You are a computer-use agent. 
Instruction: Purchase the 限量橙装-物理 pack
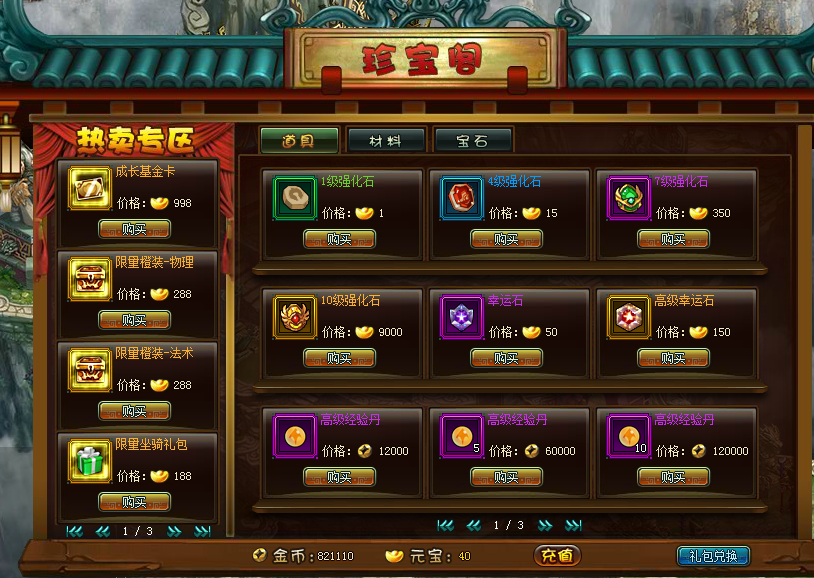point(134,320)
